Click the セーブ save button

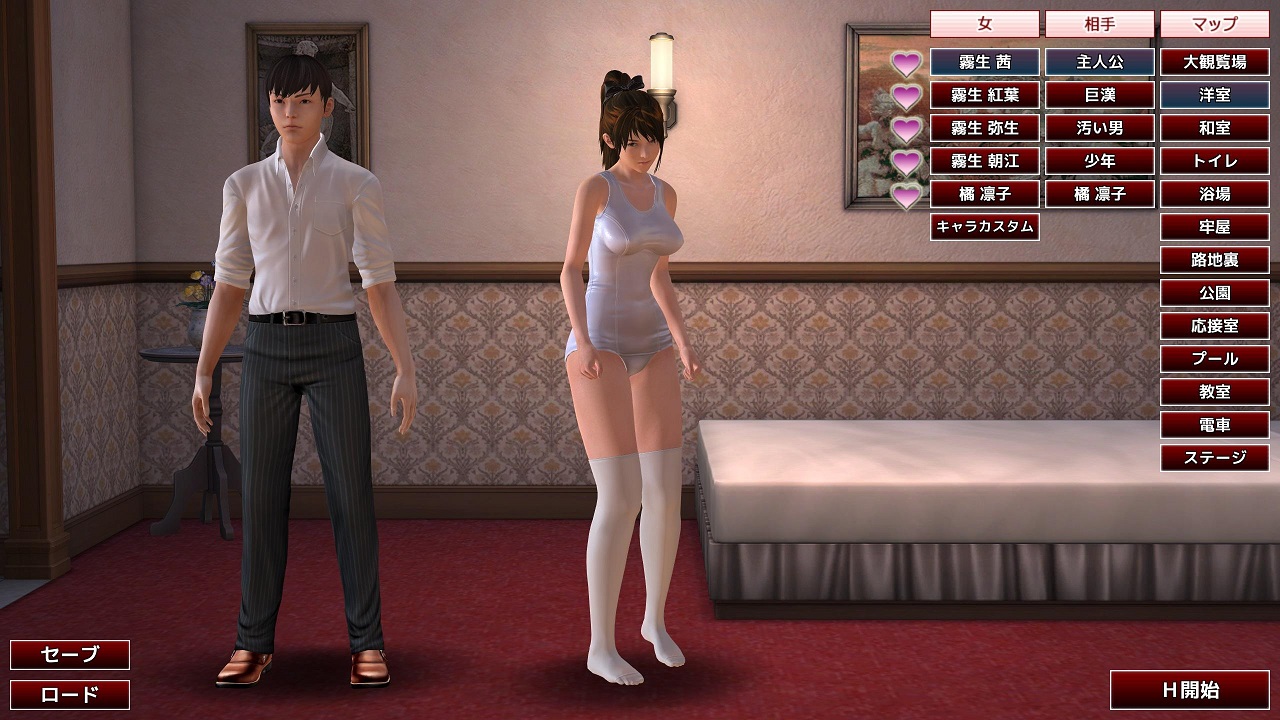(x=70, y=655)
